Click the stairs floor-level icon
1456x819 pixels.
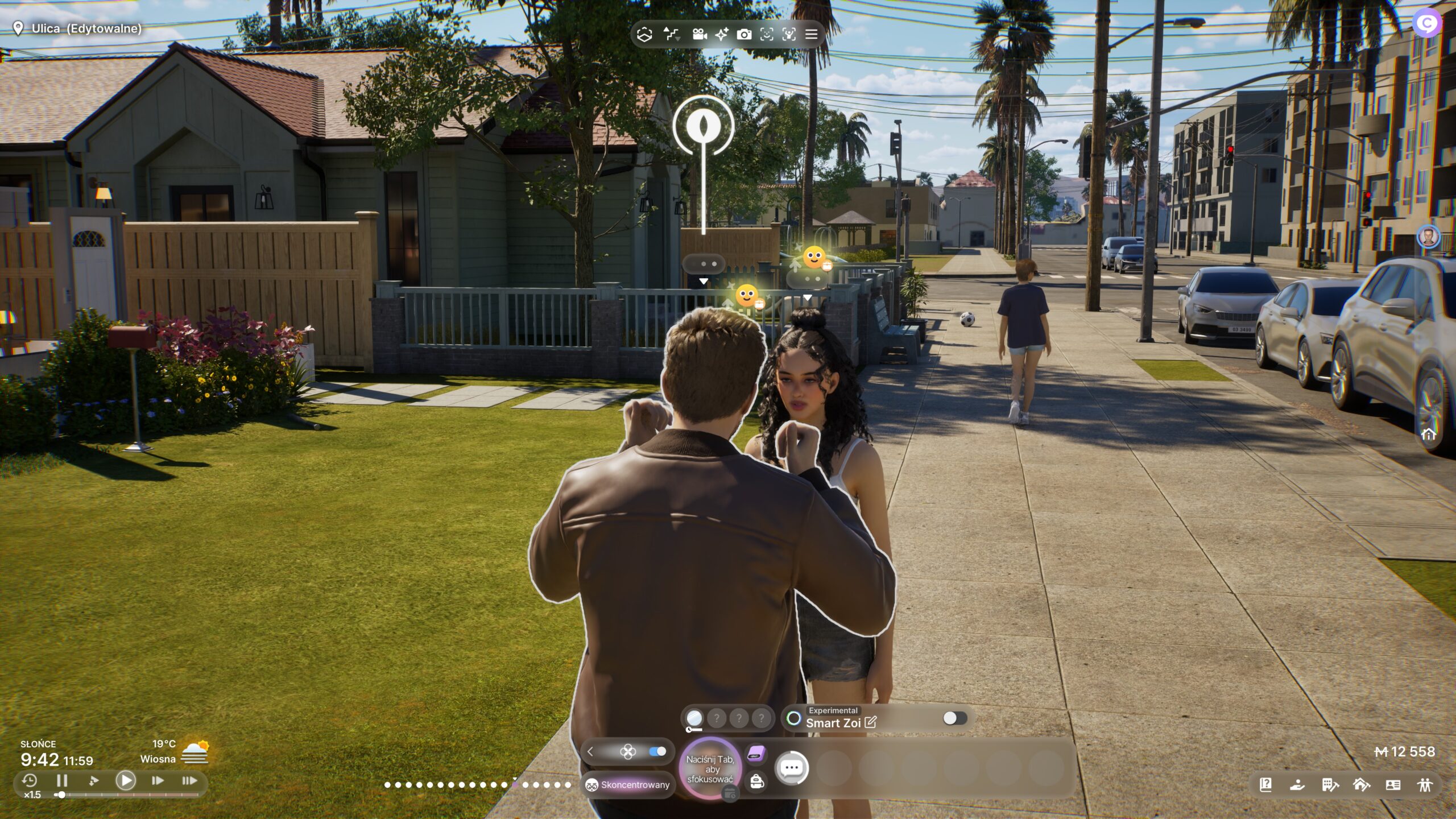672,34
